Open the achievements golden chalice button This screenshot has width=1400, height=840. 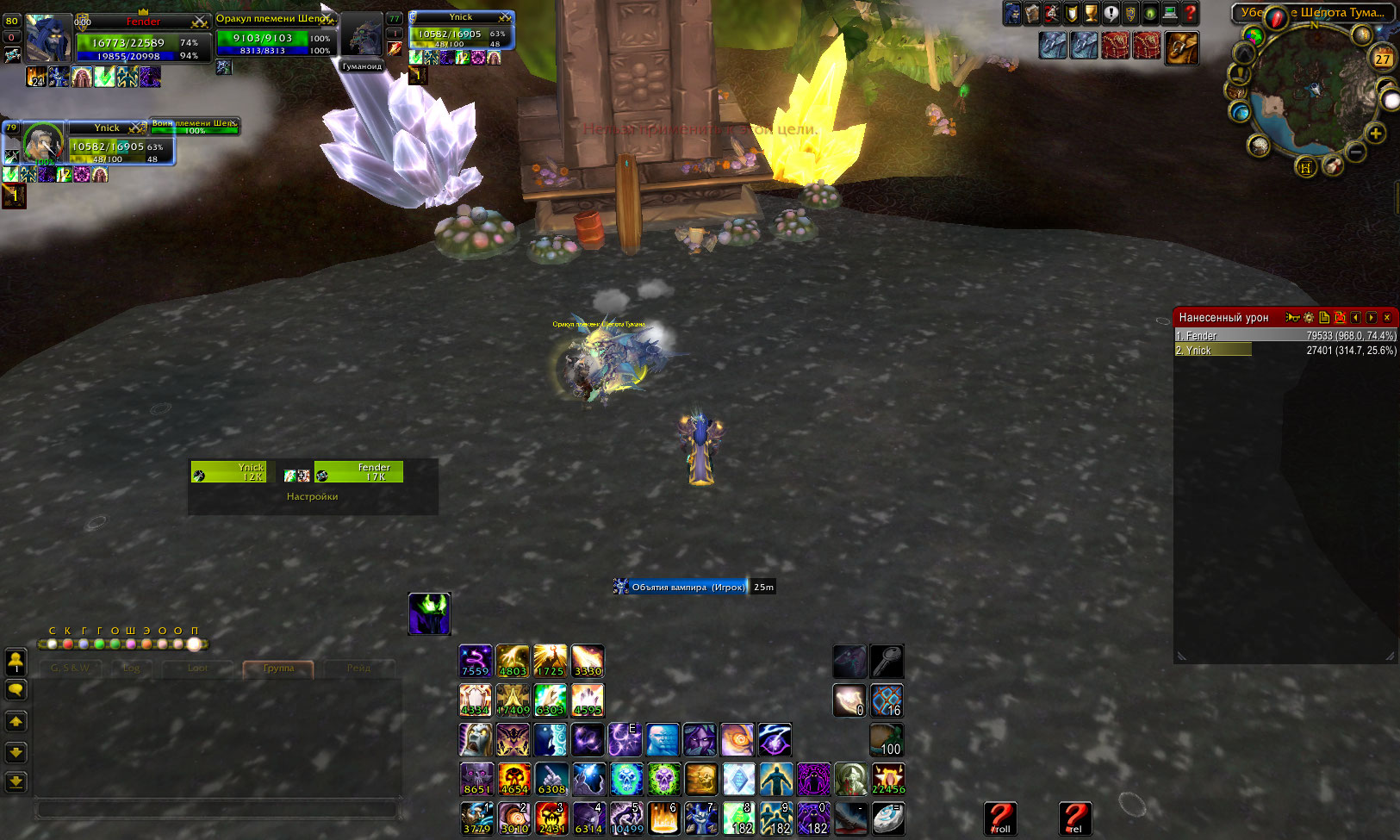coord(1091,13)
